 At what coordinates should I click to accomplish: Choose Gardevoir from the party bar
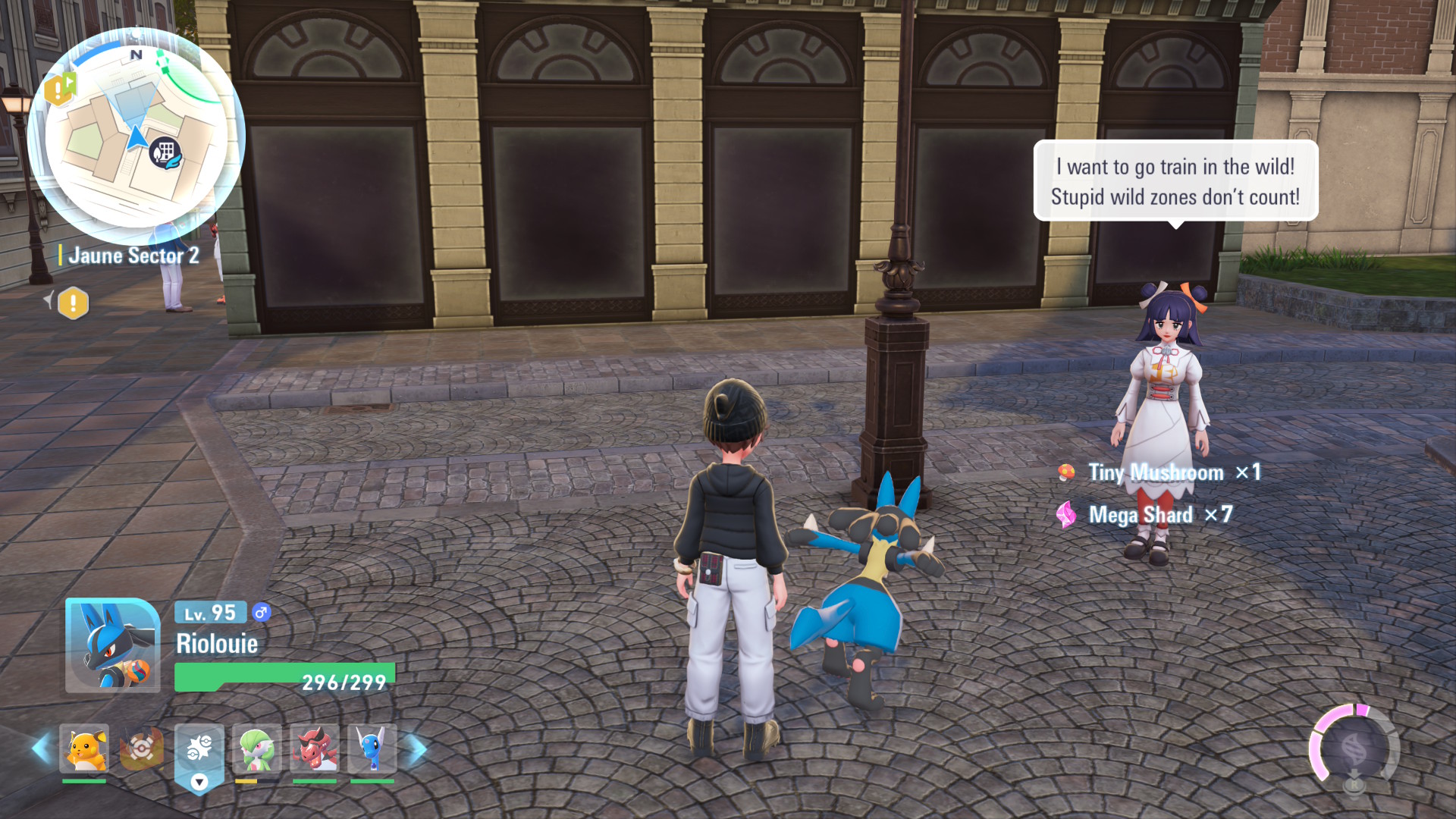256,749
